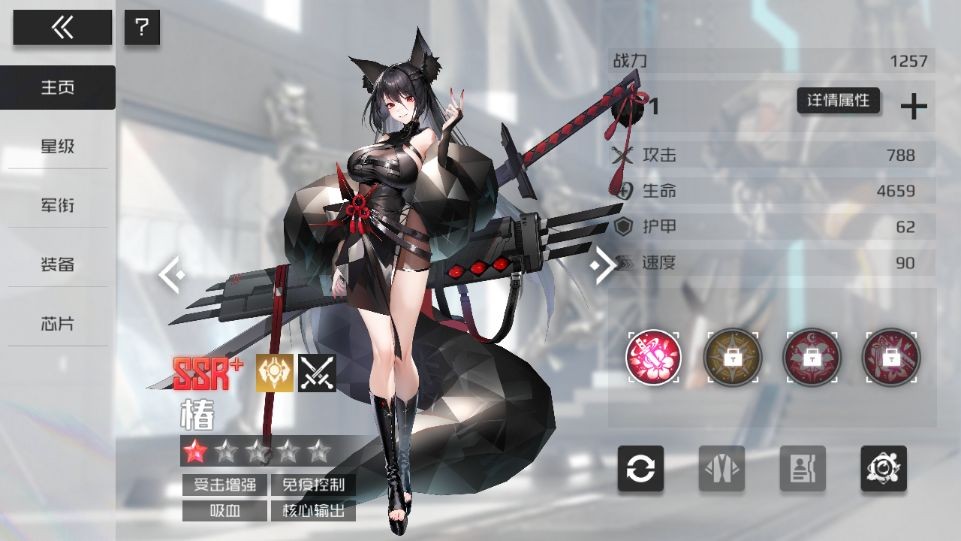The height and width of the screenshot is (541, 961).
Task: Tap the locked gold star skill icon
Action: [x=732, y=357]
